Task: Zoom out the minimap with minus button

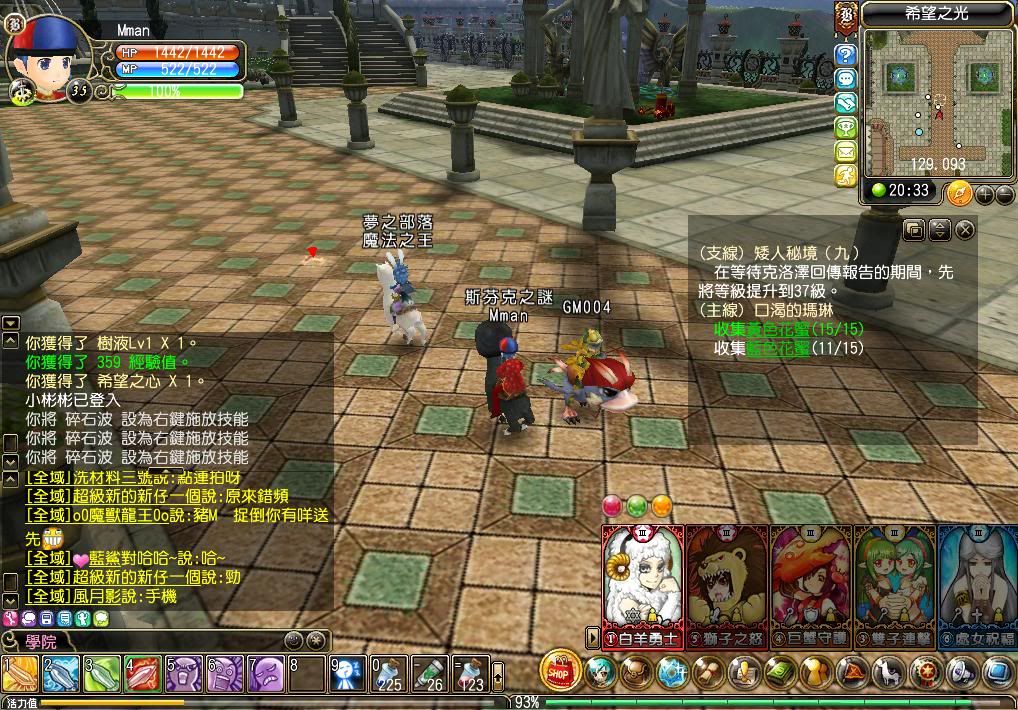Action: pos(1004,193)
